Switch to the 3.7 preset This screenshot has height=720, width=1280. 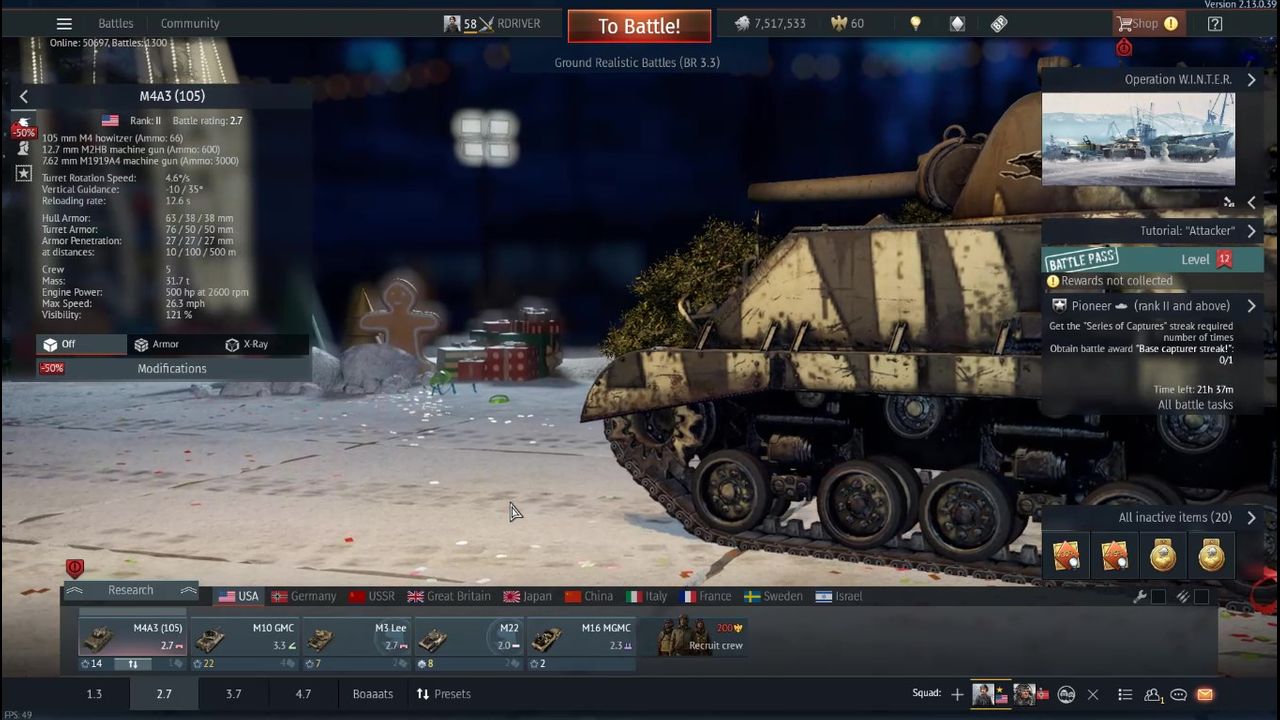[x=233, y=694]
